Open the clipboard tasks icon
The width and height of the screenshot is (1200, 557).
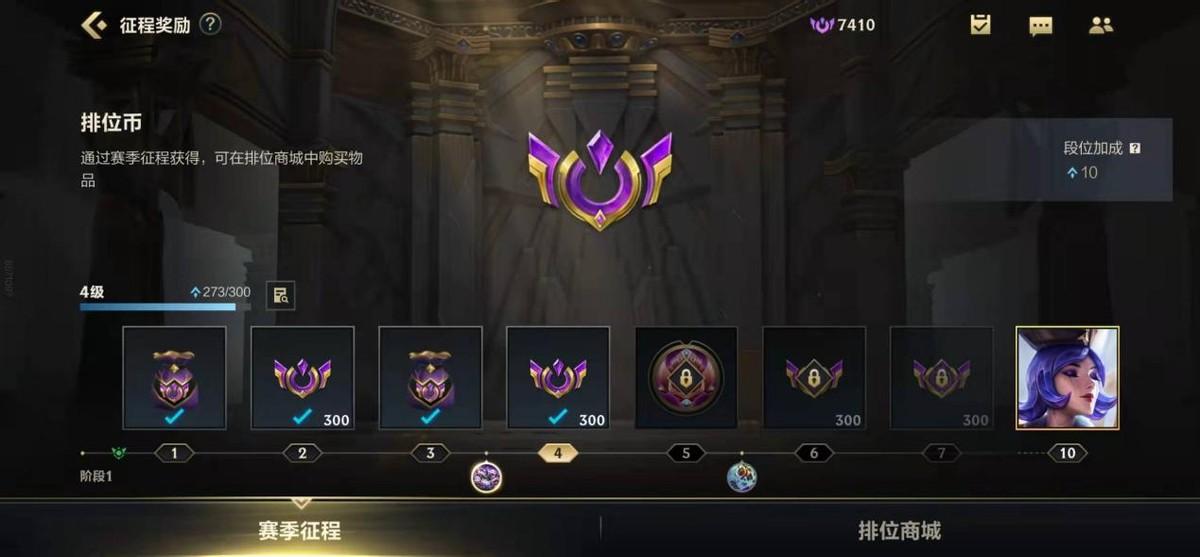pos(980,25)
